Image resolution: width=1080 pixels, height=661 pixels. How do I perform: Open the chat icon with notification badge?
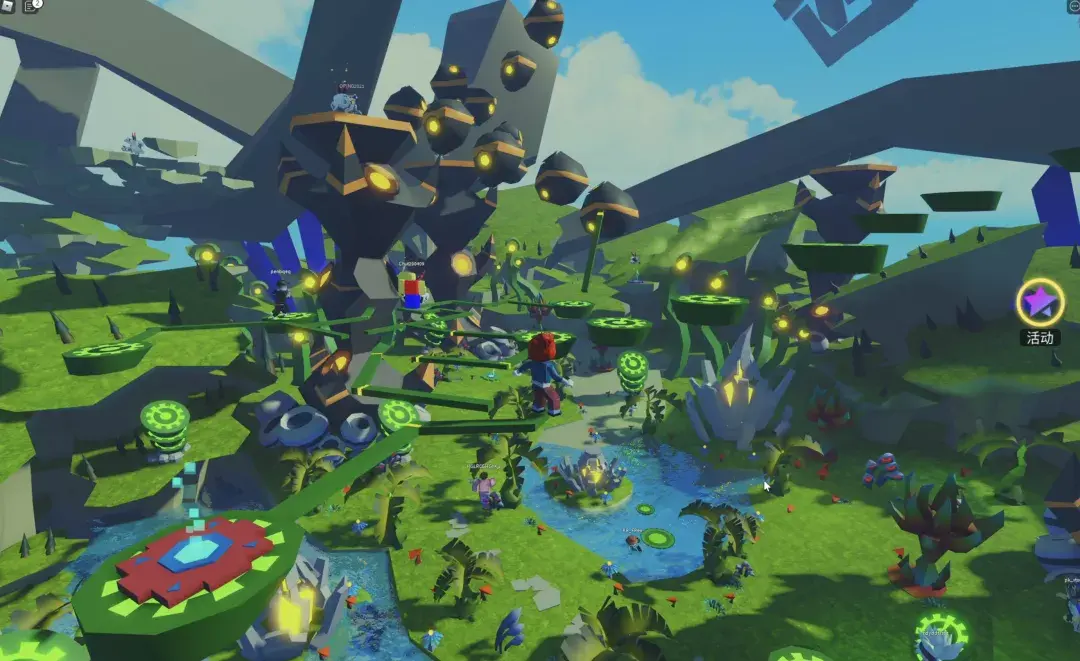(31, 6)
